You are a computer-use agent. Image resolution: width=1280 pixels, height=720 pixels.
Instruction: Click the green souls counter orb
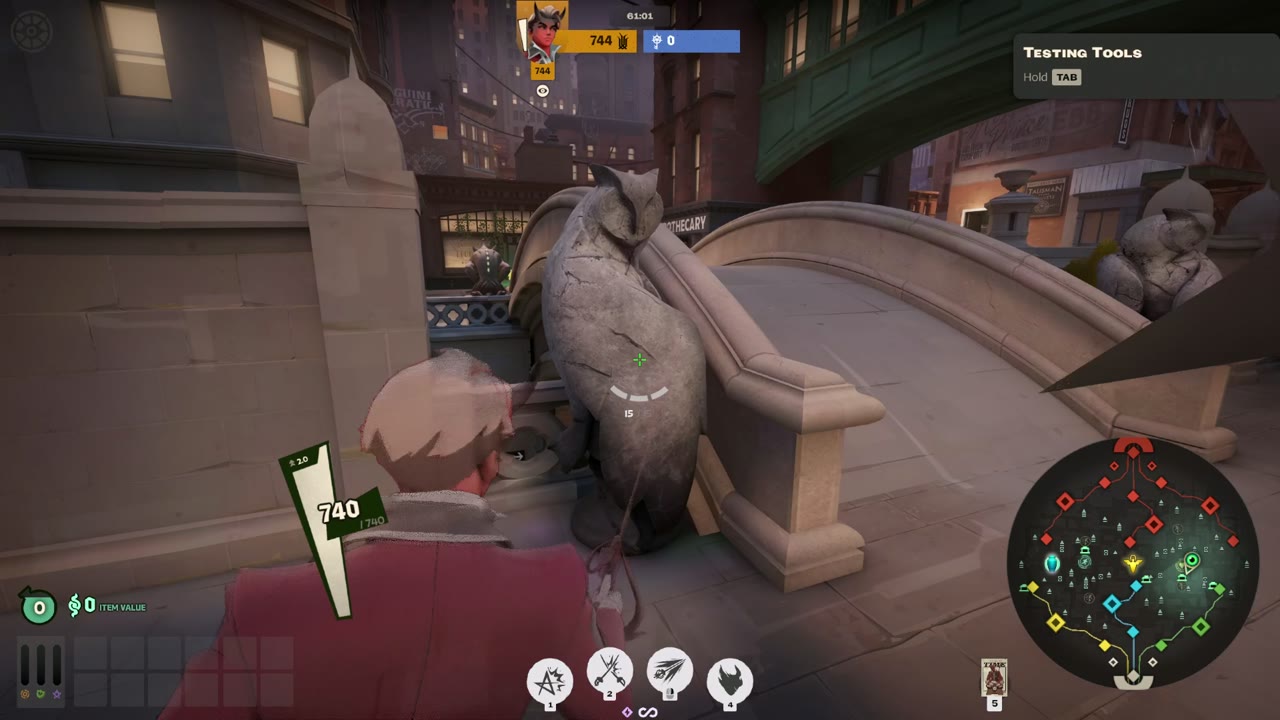click(37, 607)
